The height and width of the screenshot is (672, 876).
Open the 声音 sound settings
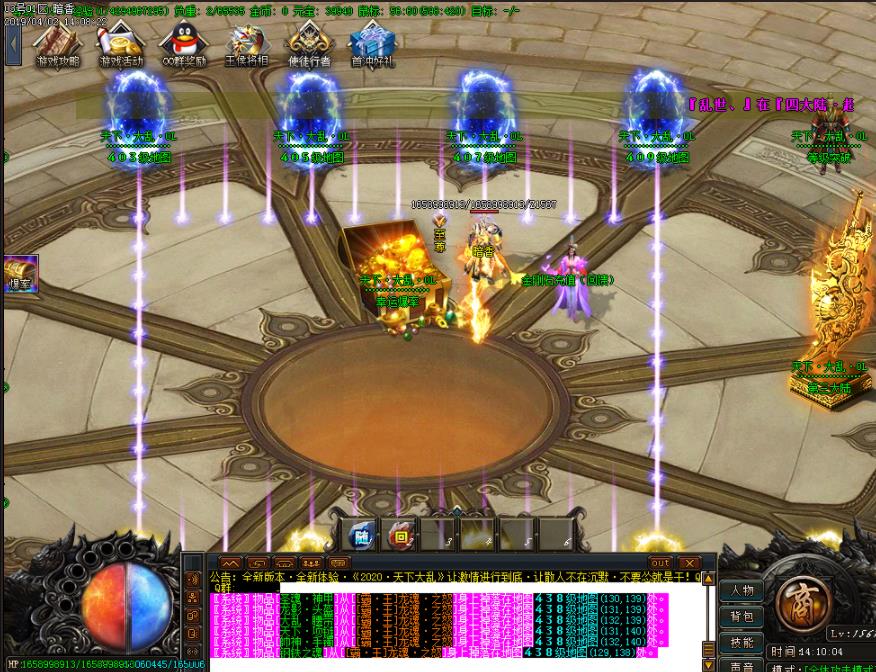click(741, 665)
